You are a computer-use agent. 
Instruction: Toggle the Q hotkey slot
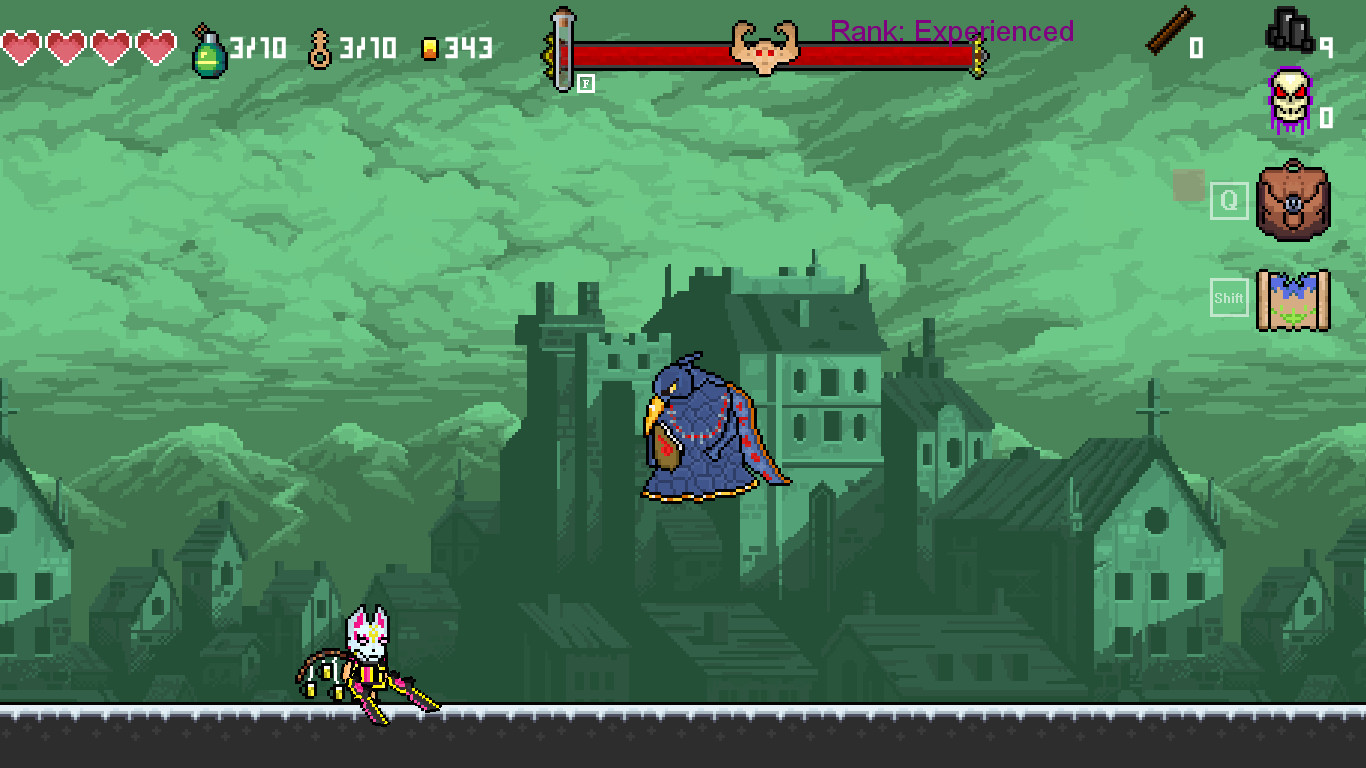tap(1228, 202)
